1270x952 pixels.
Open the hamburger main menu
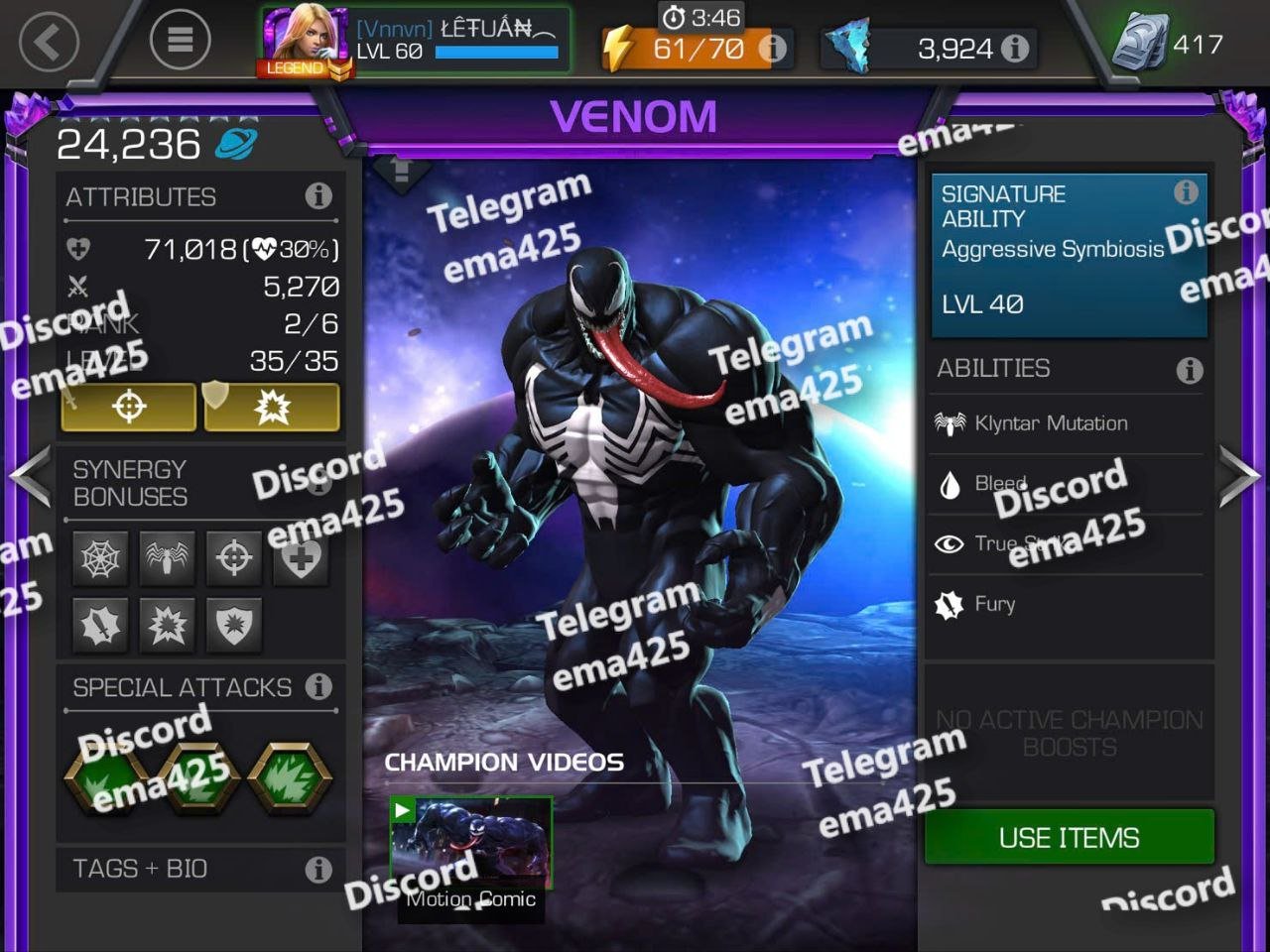(x=180, y=40)
